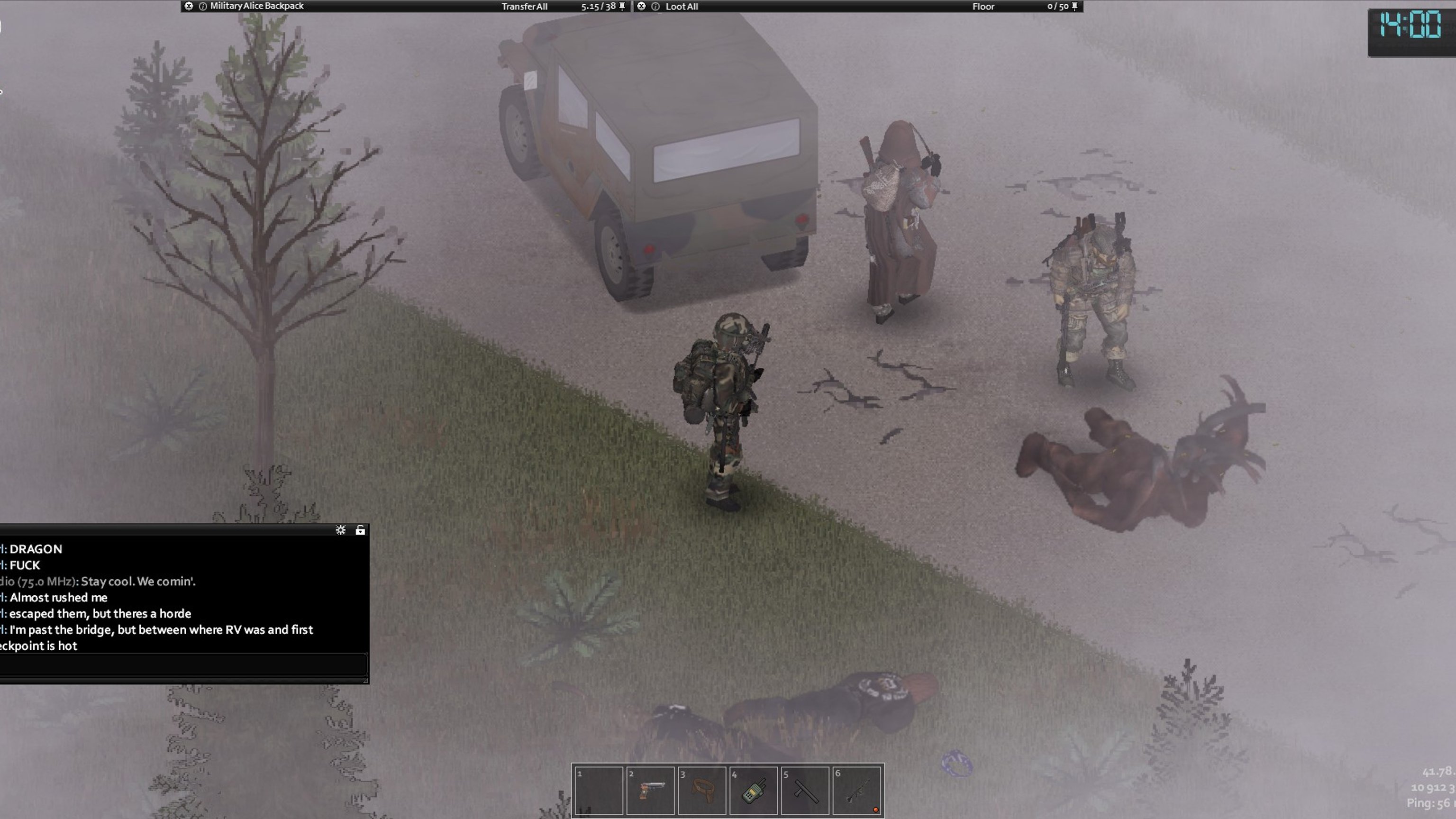Select the pistol in hotbar slot 2
The width and height of the screenshot is (1456, 819).
pos(650,790)
